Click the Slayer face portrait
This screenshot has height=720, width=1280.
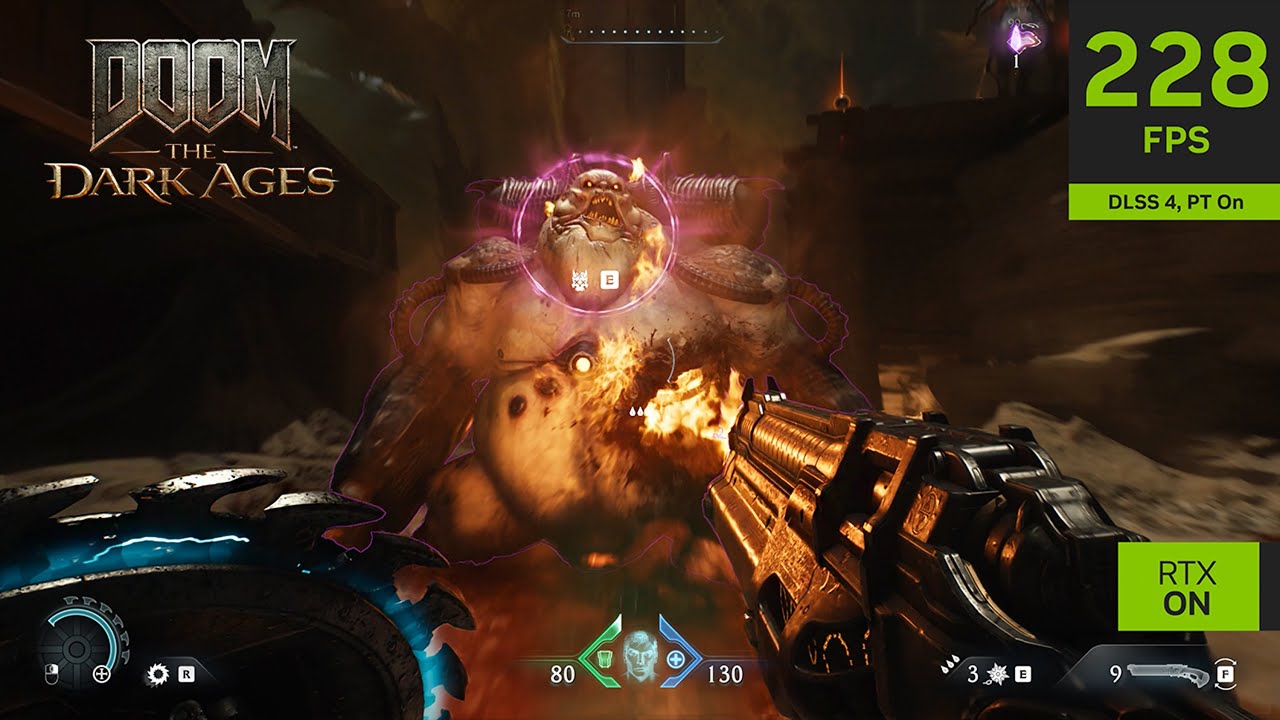point(638,656)
